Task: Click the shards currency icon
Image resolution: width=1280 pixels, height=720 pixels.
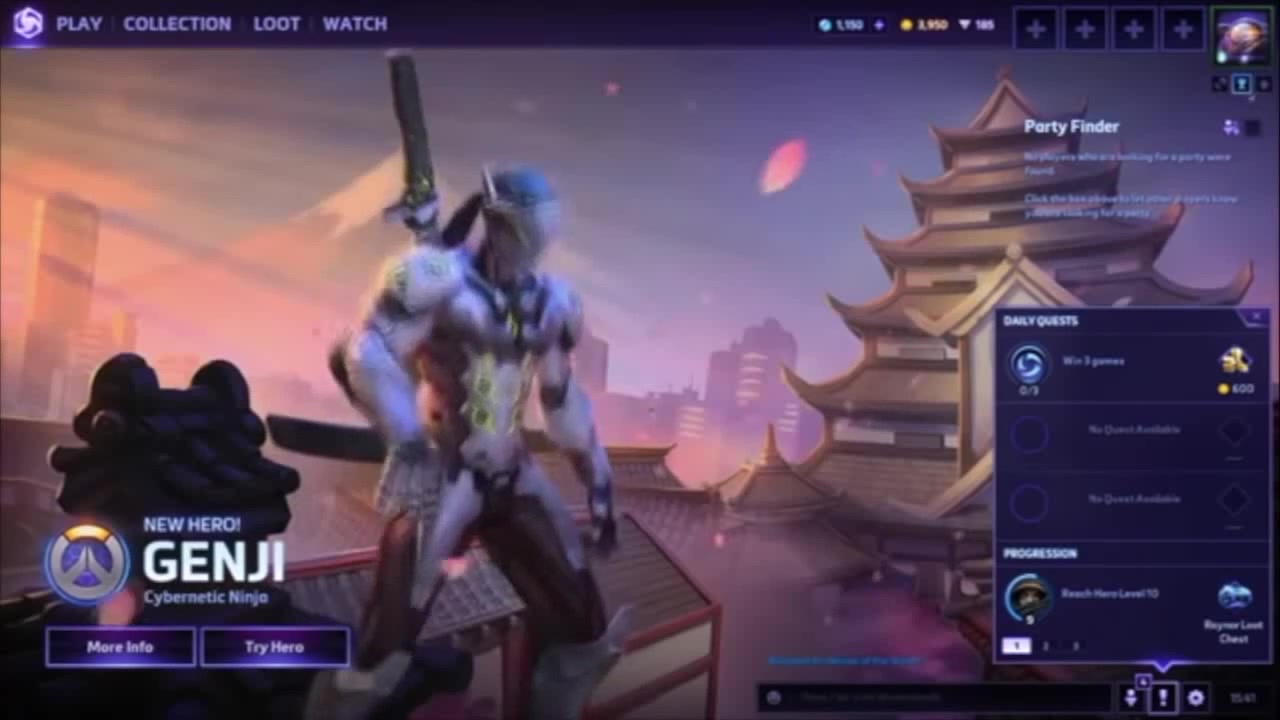Action: click(x=966, y=24)
